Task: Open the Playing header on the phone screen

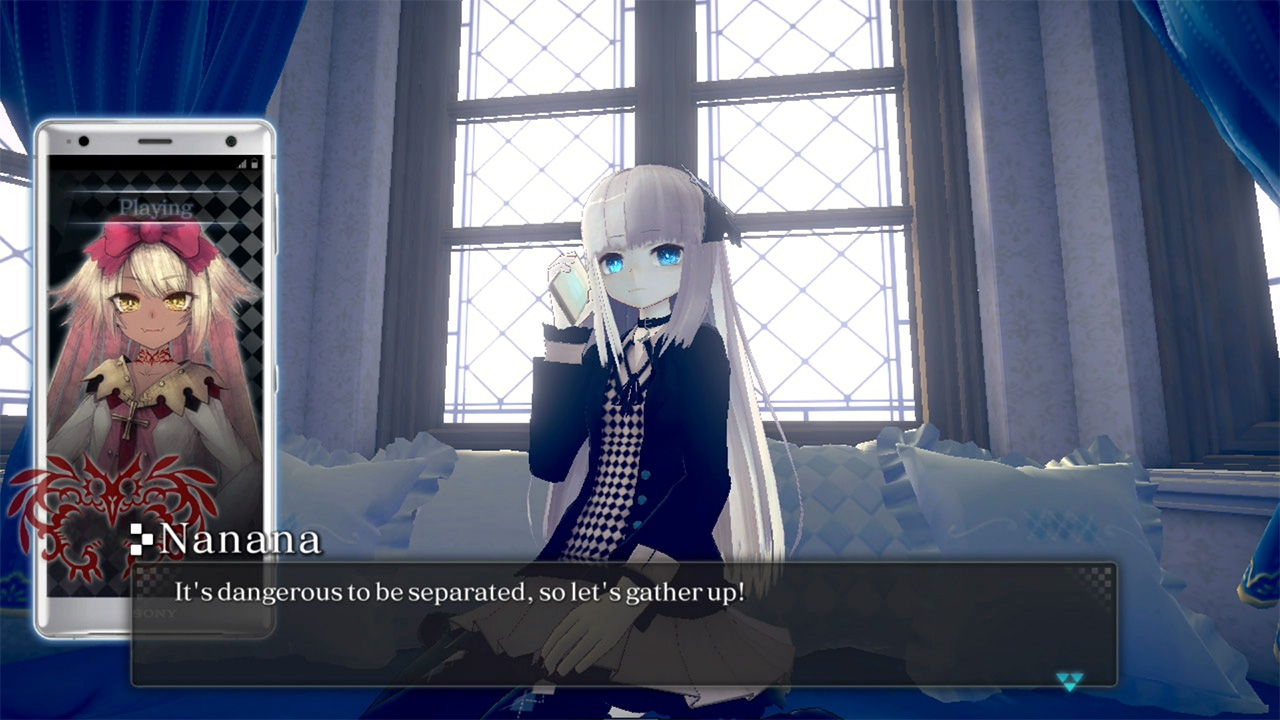Action: pyautogui.click(x=155, y=208)
